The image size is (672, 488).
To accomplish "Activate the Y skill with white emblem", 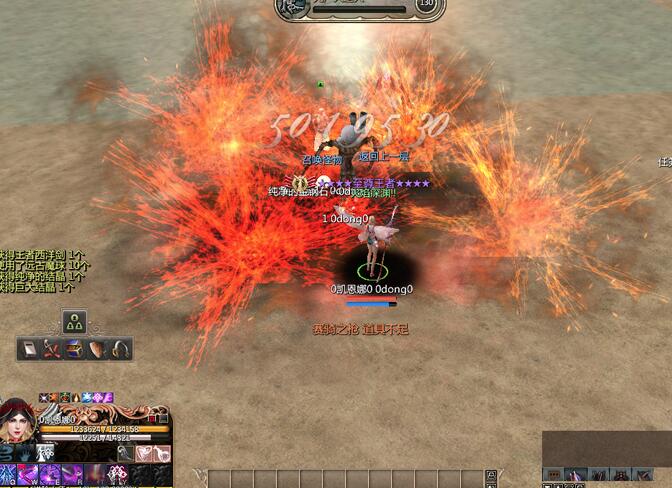I will coord(118,474).
